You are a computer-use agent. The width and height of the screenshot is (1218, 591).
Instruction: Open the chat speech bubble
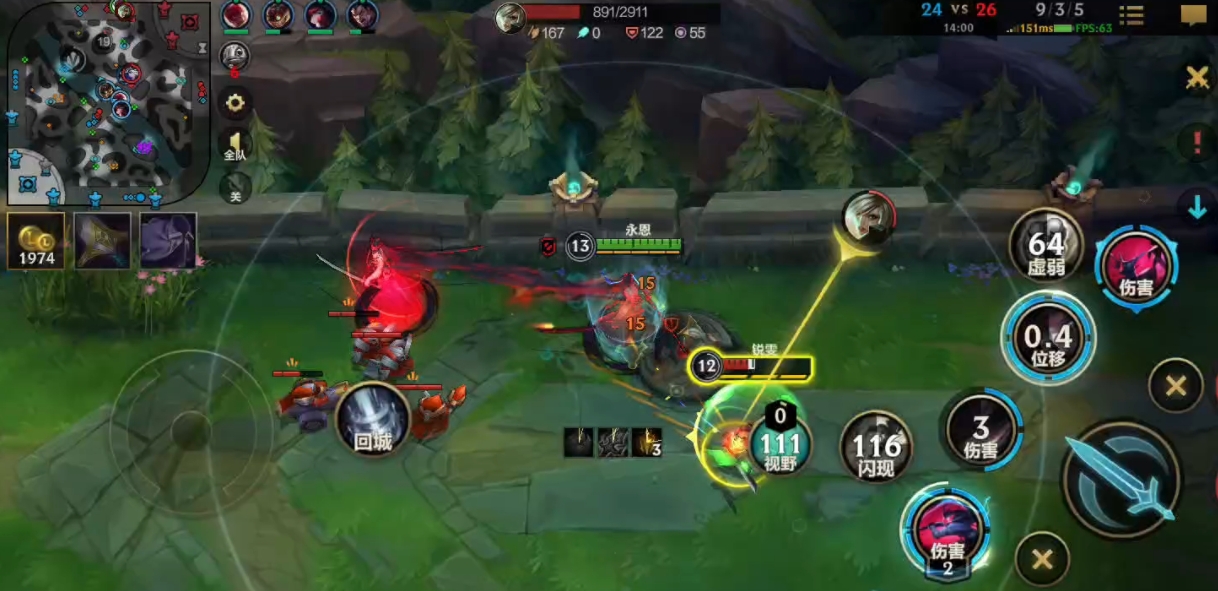click(x=1193, y=15)
